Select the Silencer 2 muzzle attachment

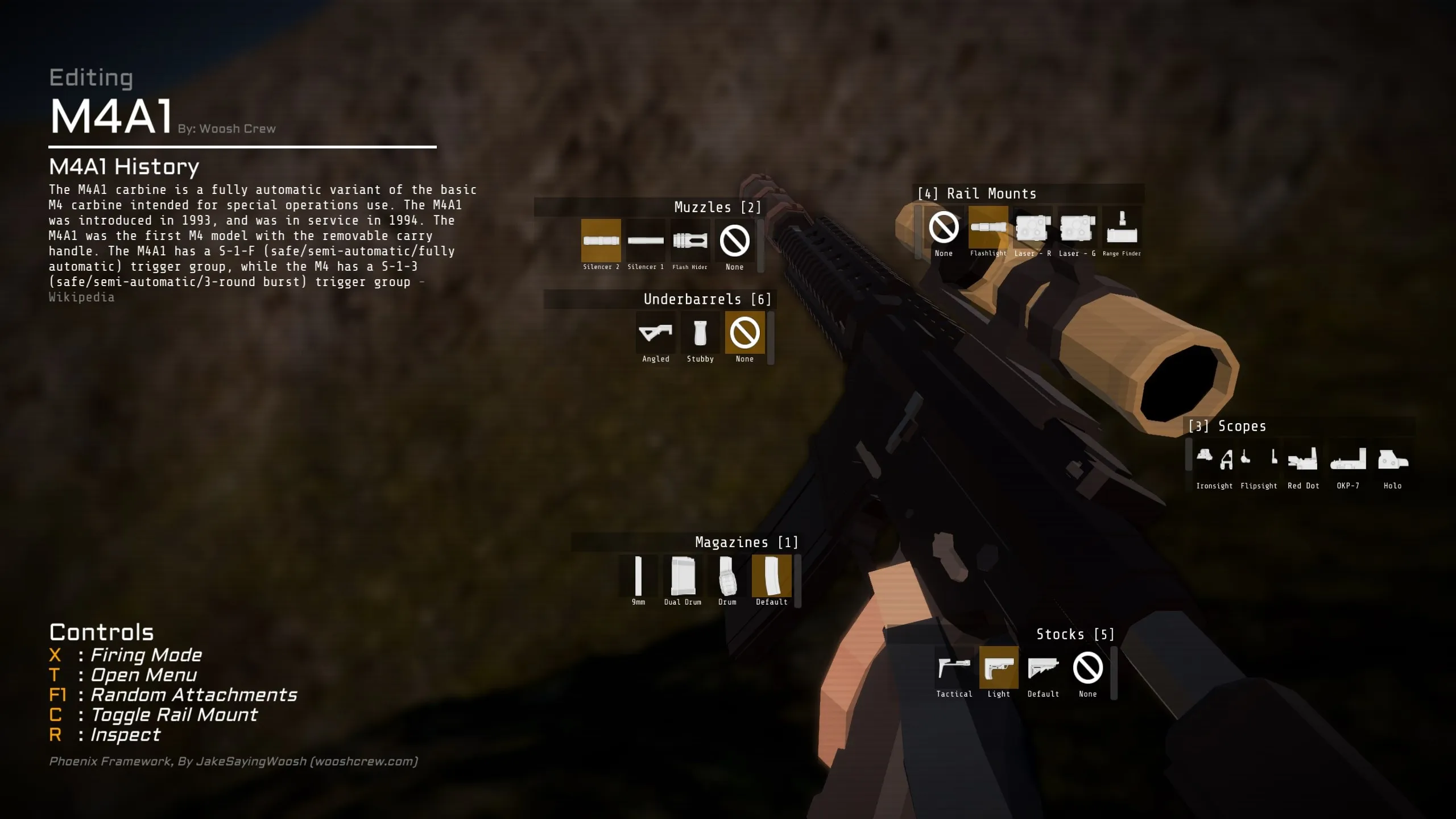(601, 241)
